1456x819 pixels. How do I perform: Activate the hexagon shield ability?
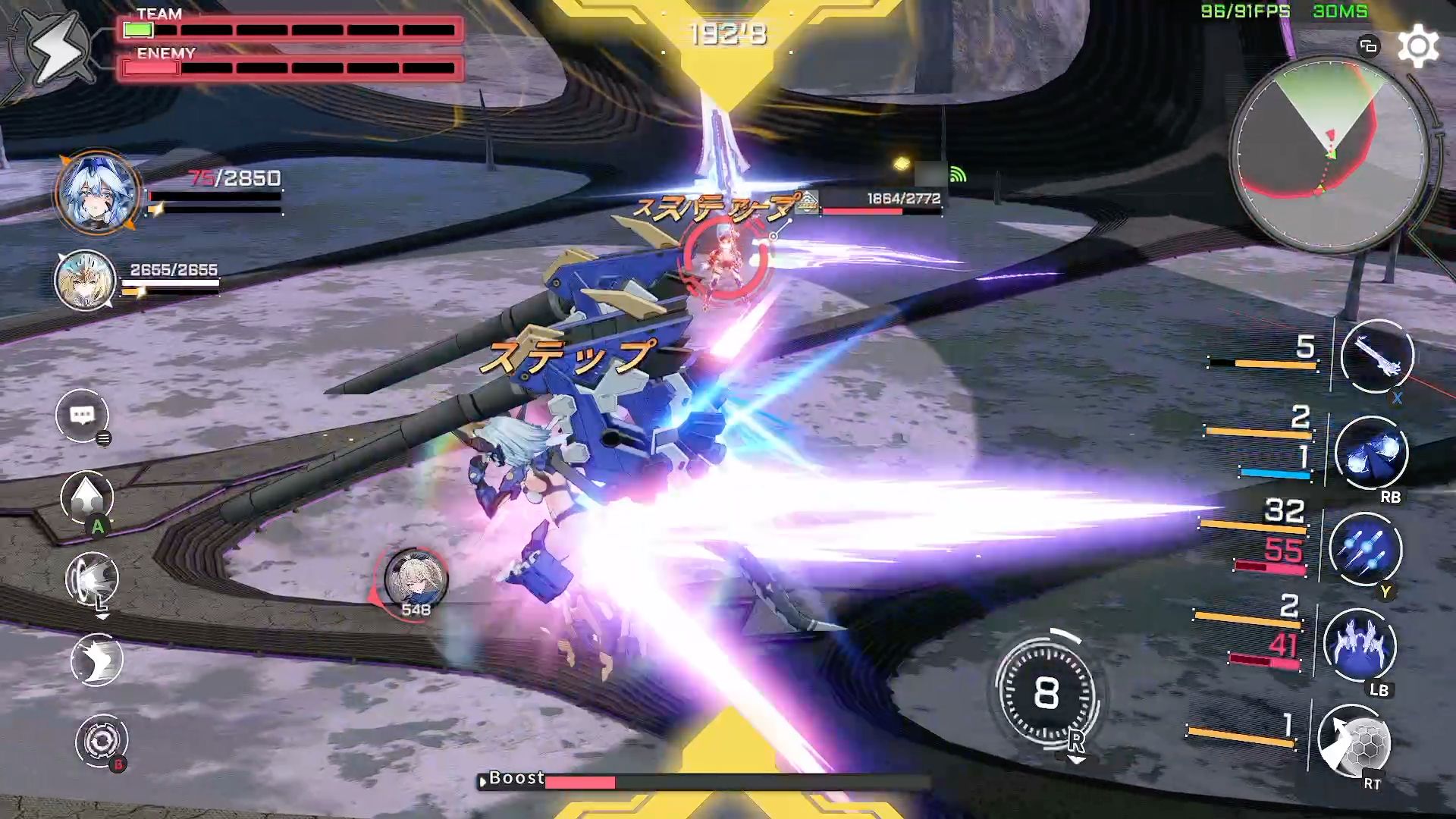(1354, 742)
